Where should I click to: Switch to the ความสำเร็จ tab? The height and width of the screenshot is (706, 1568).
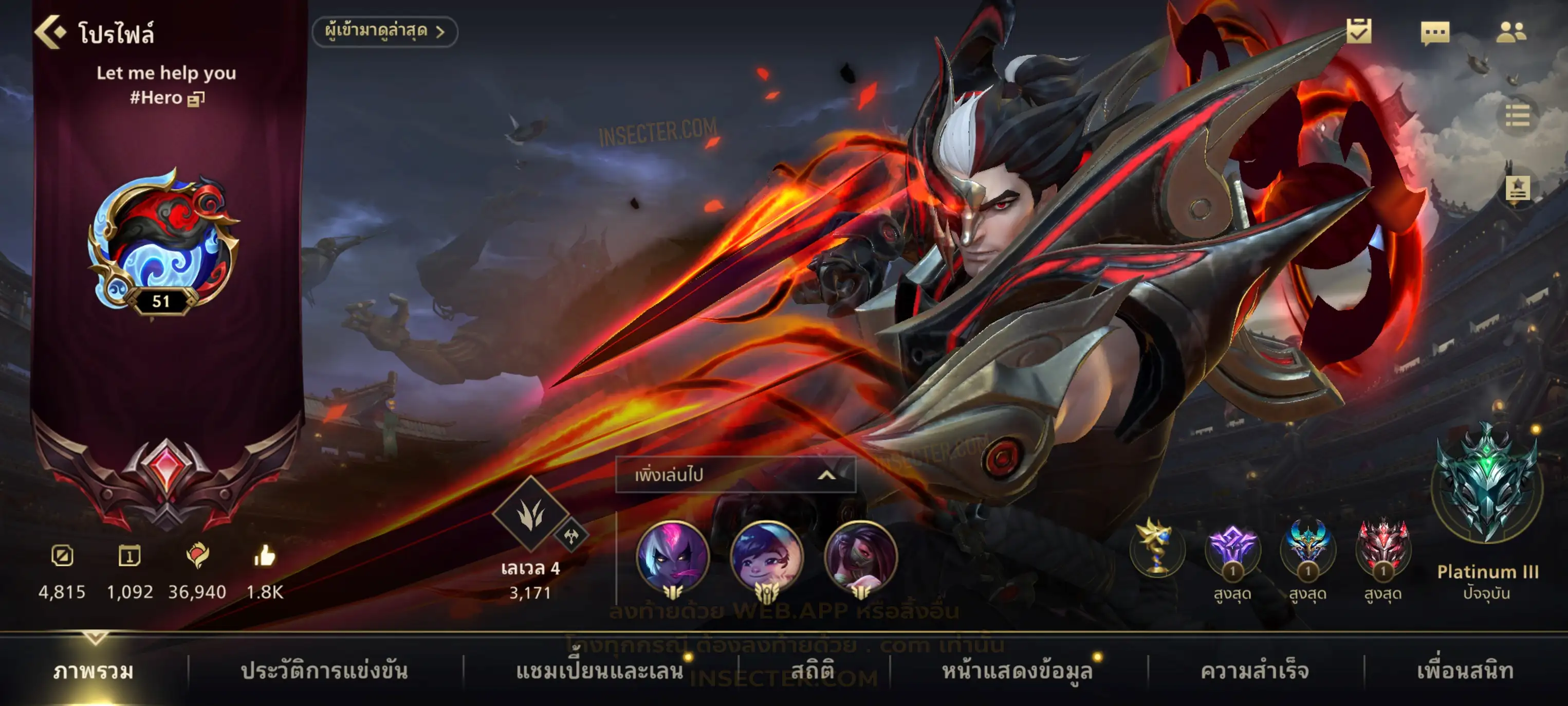(x=1255, y=671)
